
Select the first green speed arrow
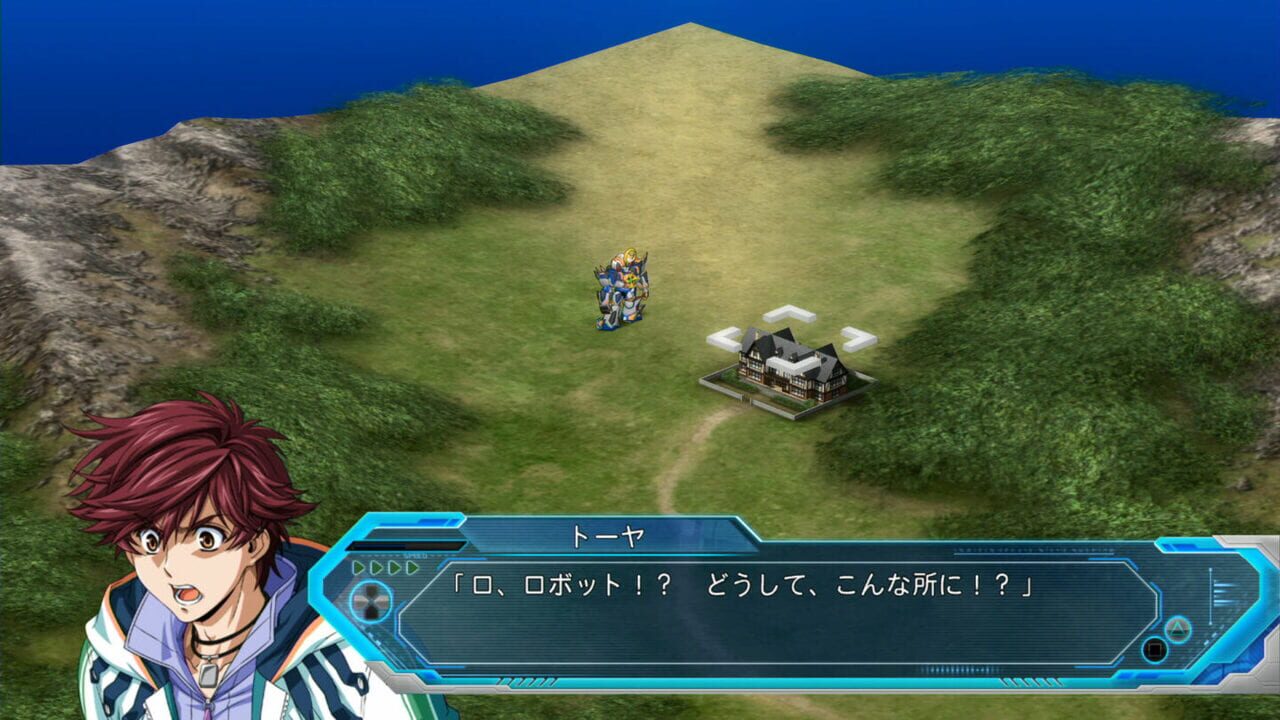coord(357,566)
